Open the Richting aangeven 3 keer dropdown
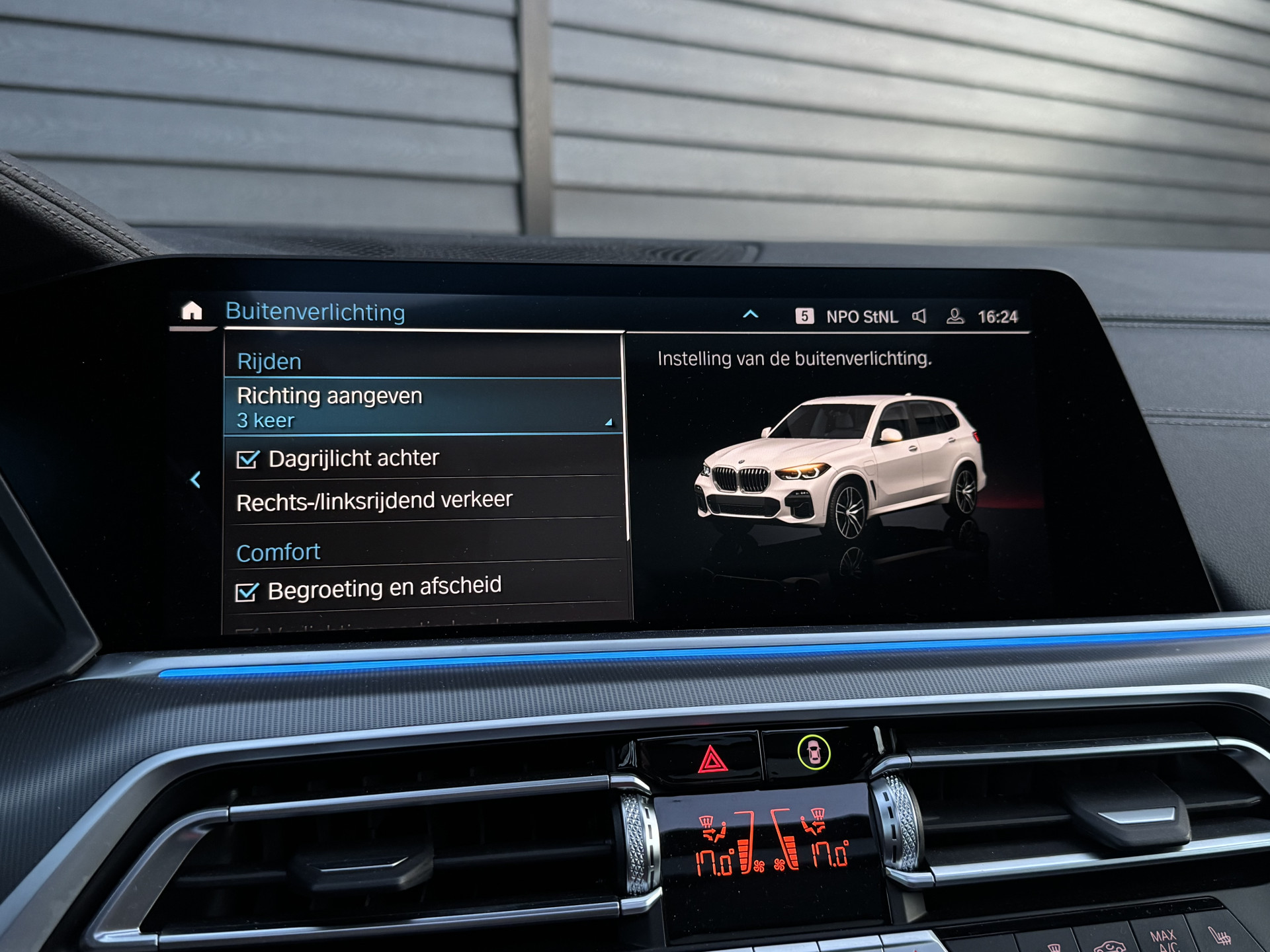The image size is (1270, 952). tap(423, 407)
